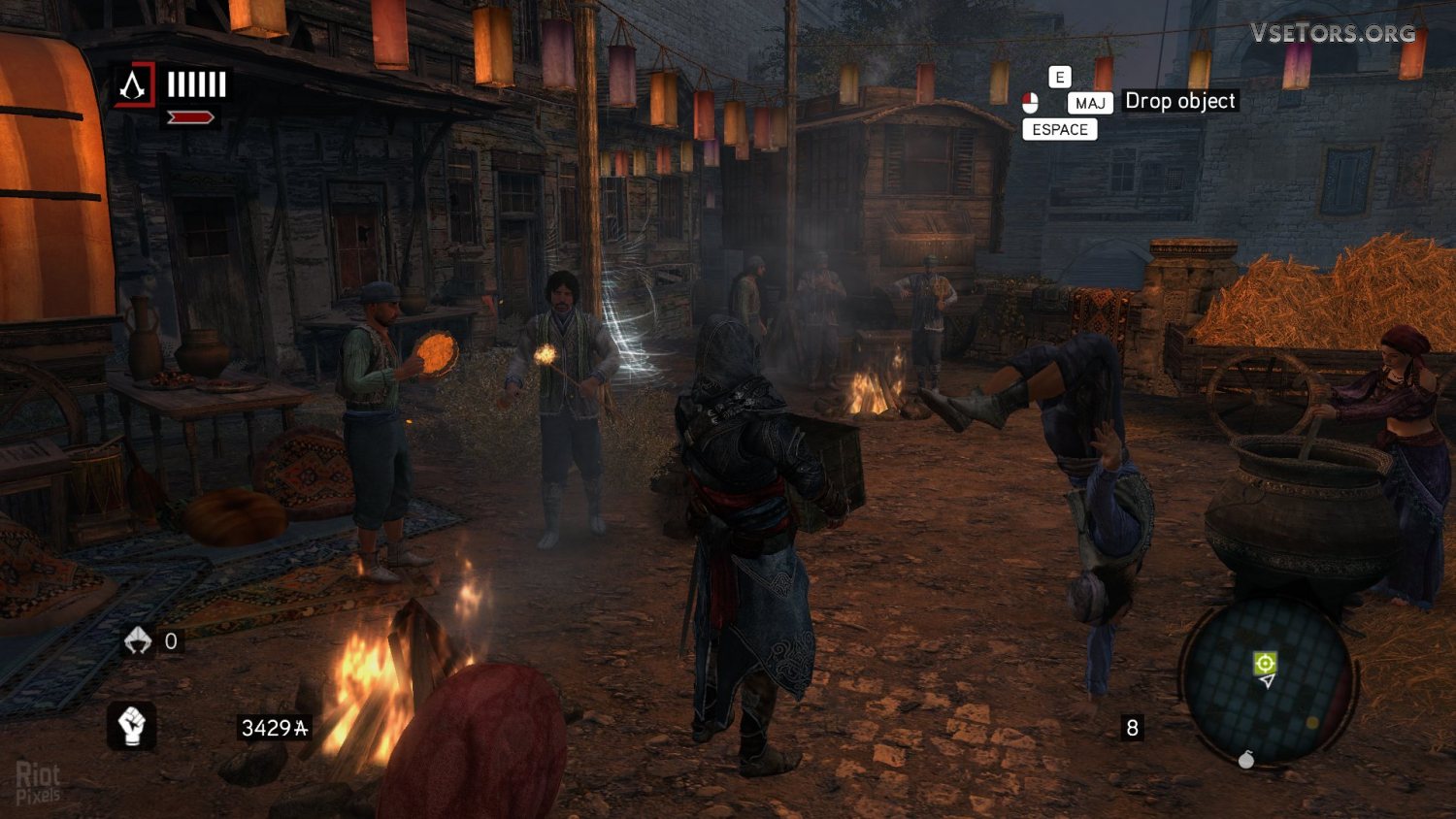Select the fist weapon icon
This screenshot has height=819, width=1456.
point(131,725)
